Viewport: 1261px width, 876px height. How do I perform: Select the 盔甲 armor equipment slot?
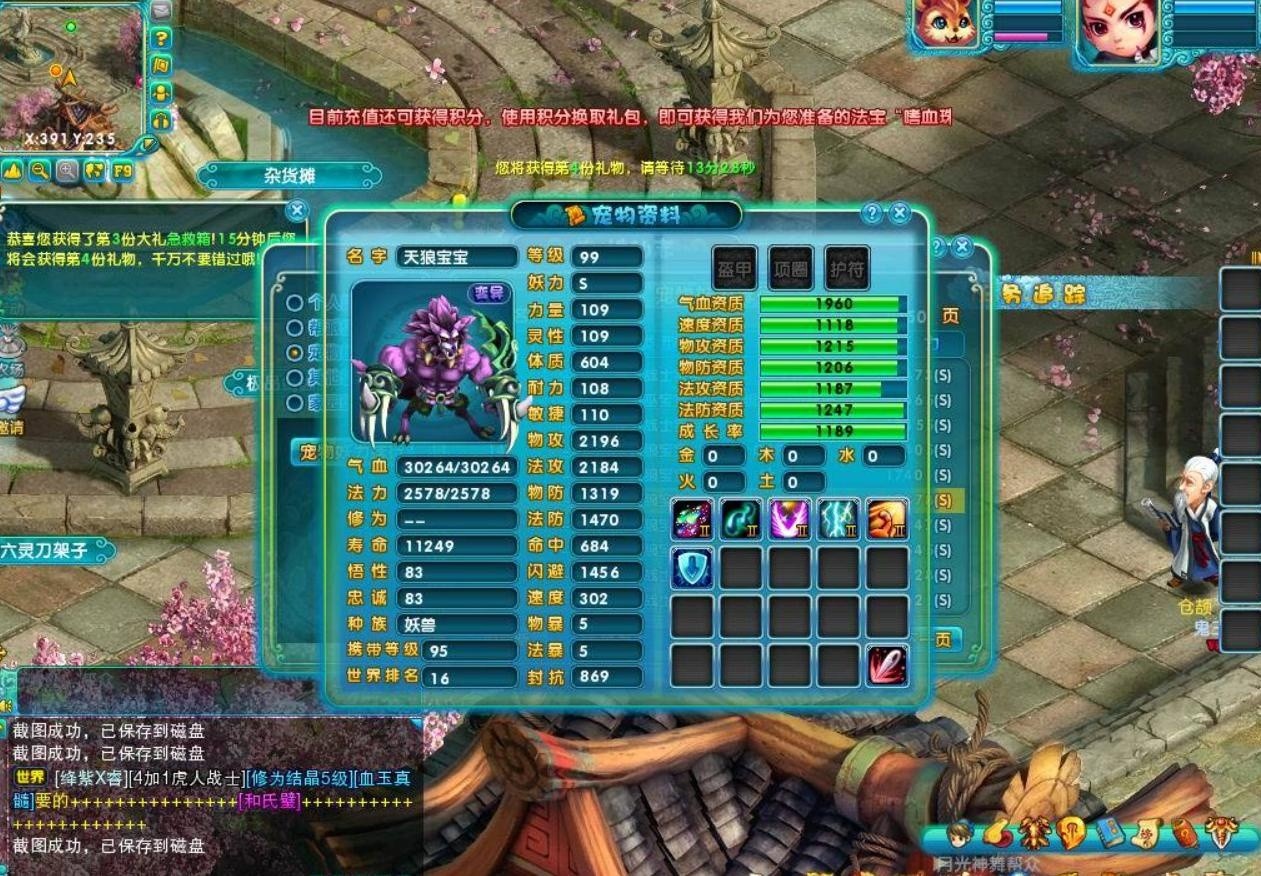point(735,268)
